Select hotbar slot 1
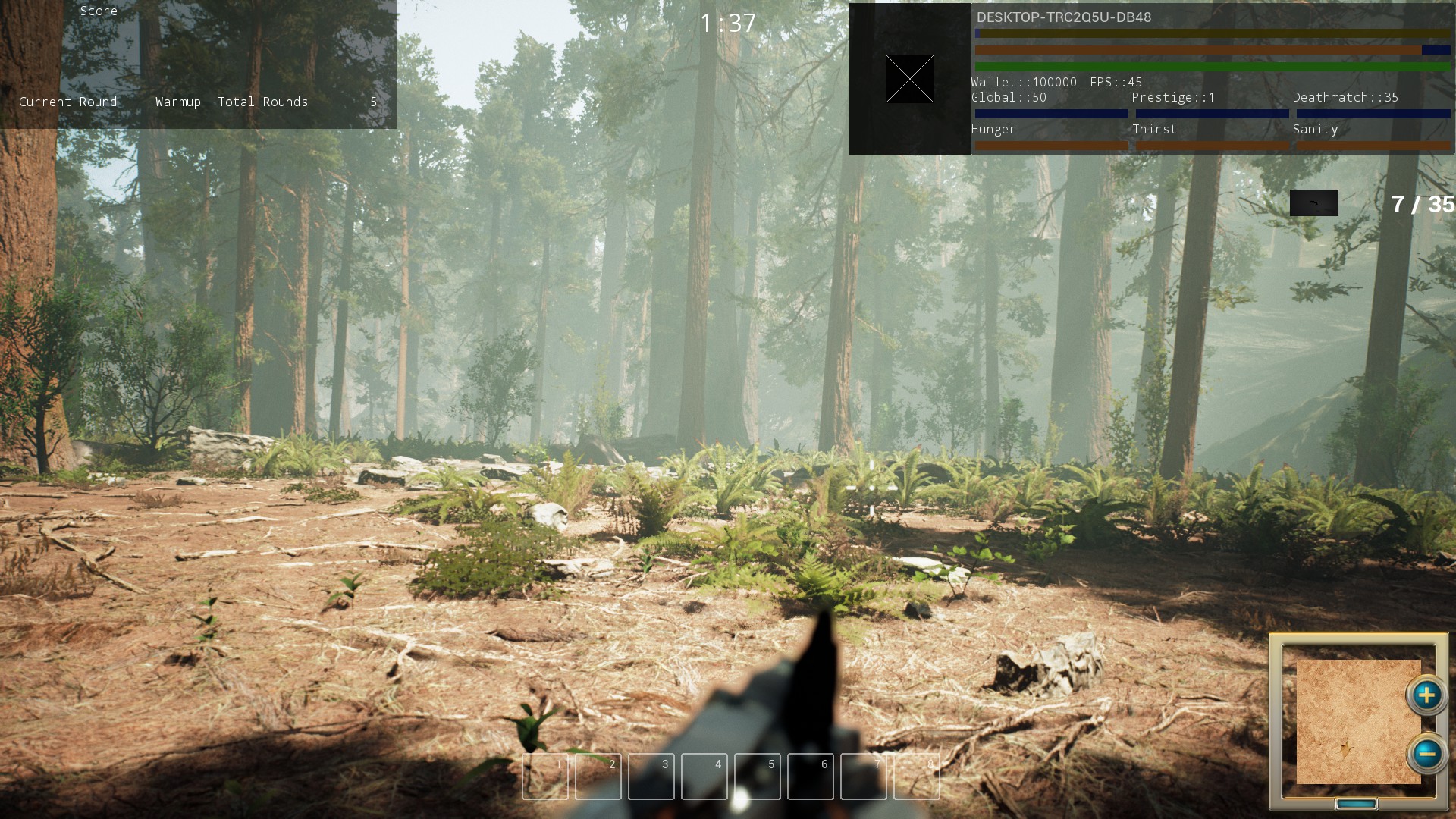Image resolution: width=1456 pixels, height=819 pixels. [x=544, y=777]
